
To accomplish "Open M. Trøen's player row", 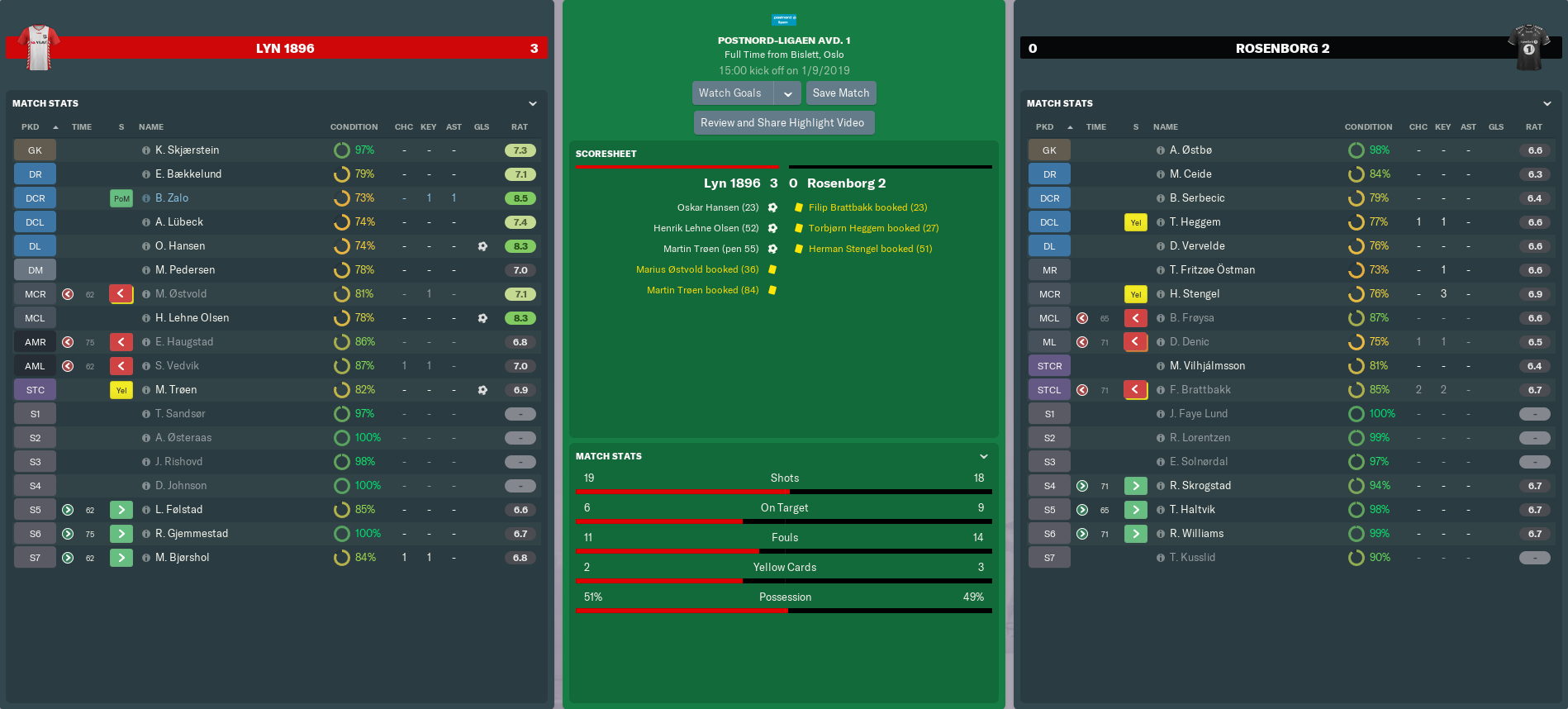I will pyautogui.click(x=176, y=390).
